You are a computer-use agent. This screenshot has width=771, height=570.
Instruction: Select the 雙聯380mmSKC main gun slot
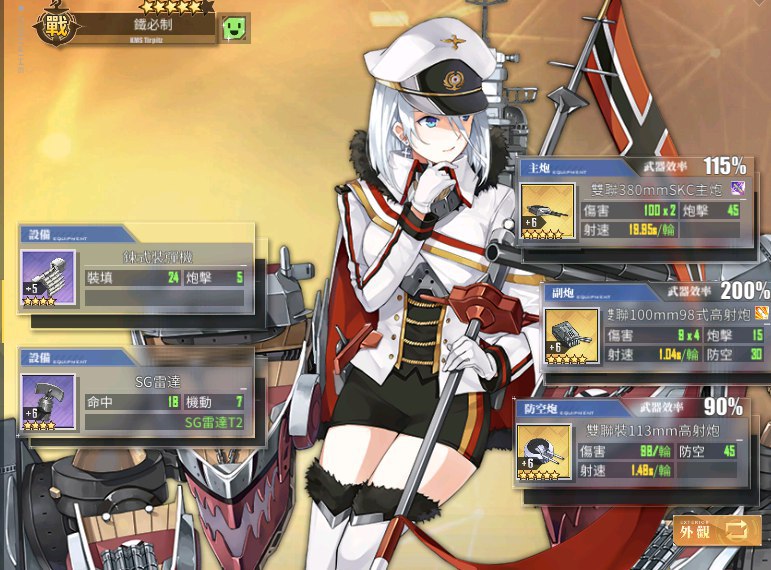(x=547, y=211)
